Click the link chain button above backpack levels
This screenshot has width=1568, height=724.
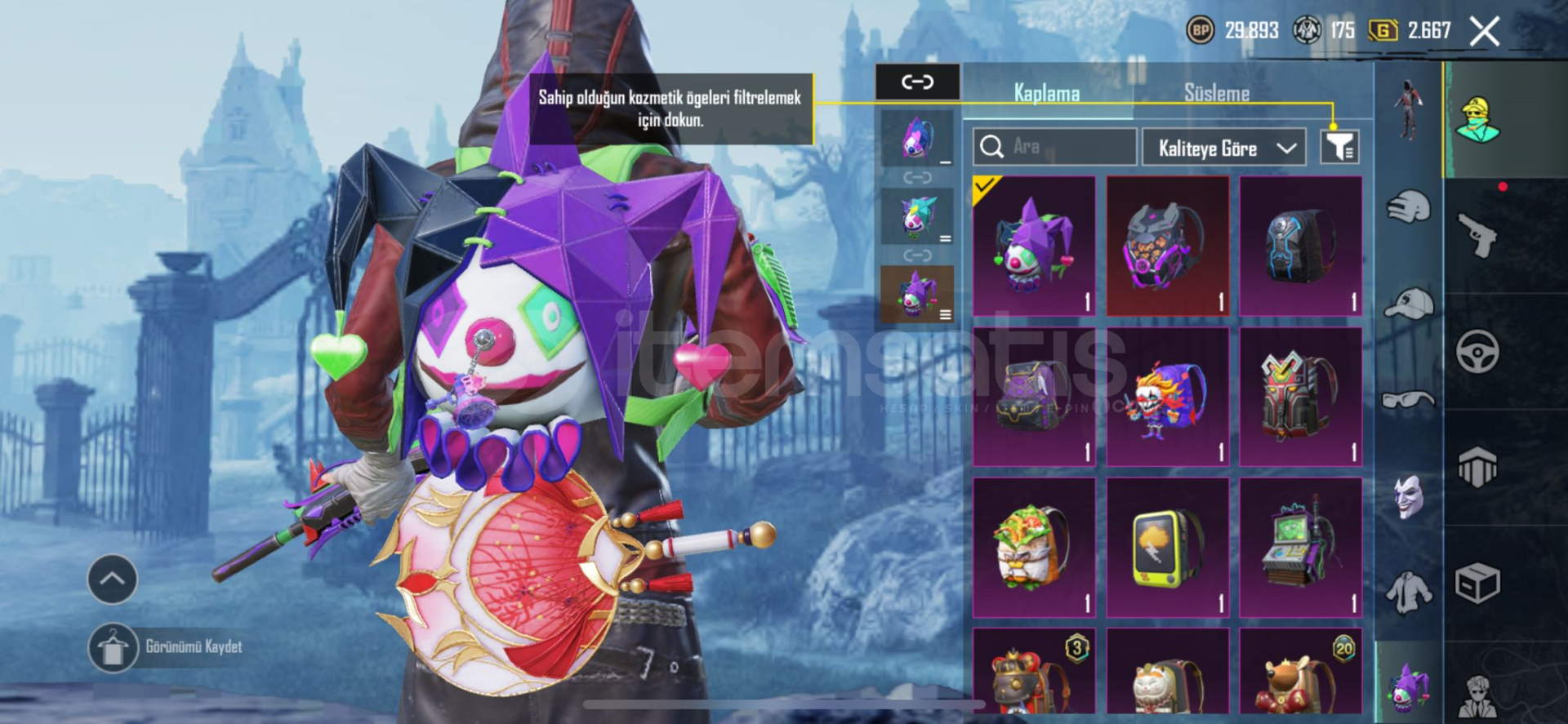tap(917, 82)
